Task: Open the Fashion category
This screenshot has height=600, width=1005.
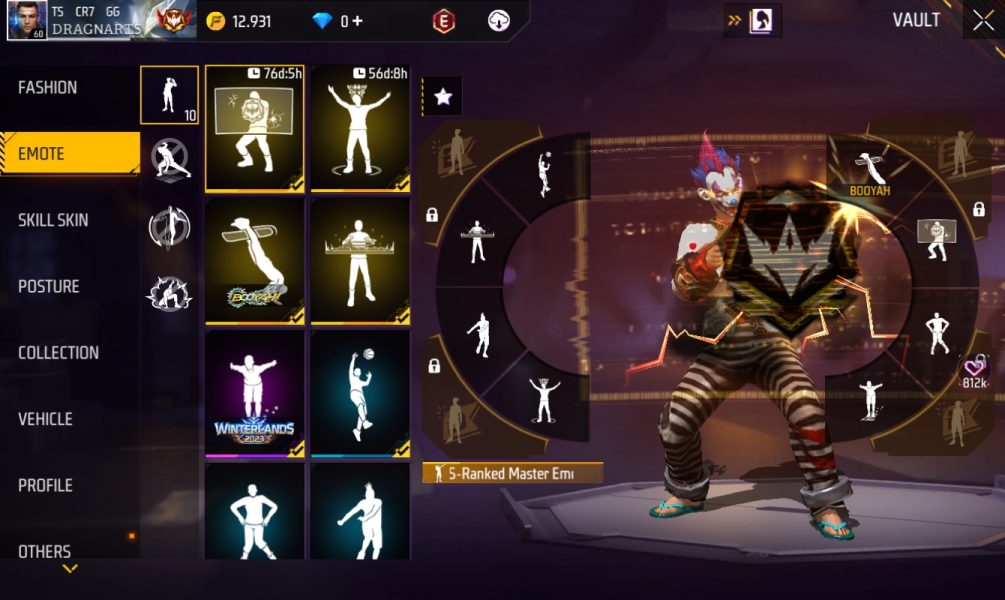Action: click(48, 88)
